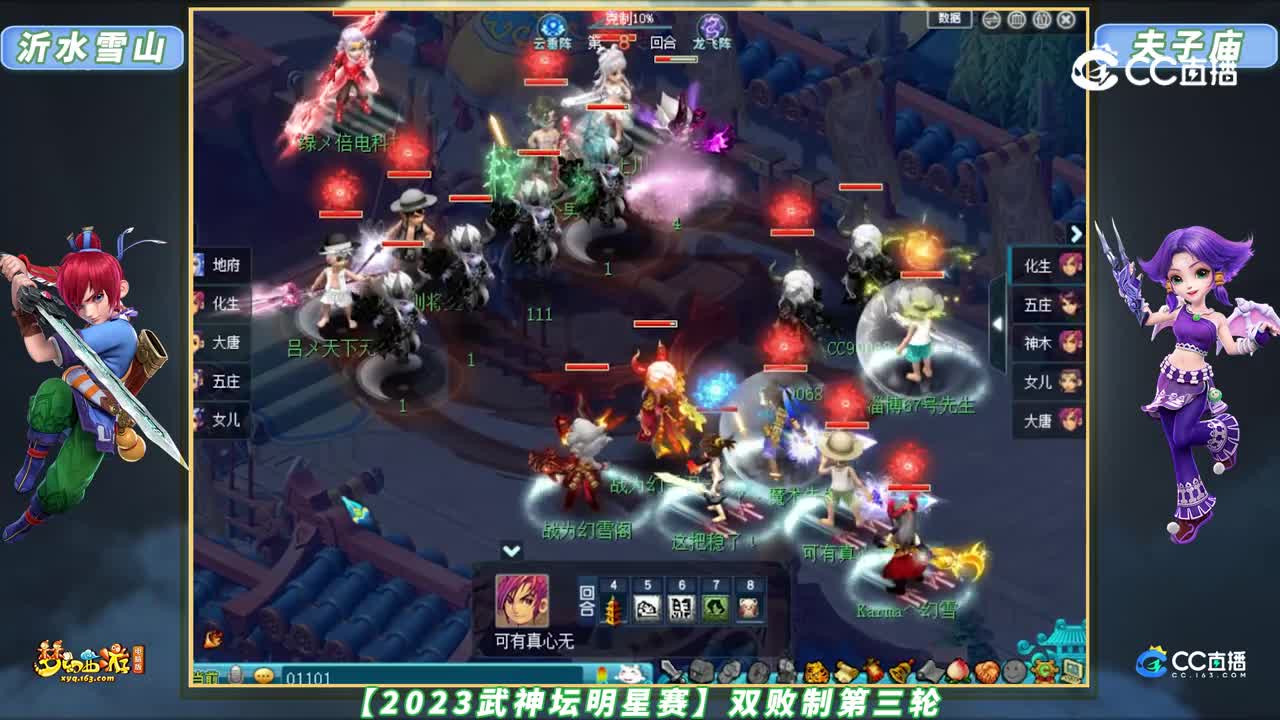This screenshot has width=1280, height=720.
Task: Expand the green chevron above the chat portrait
Action: pos(511,551)
